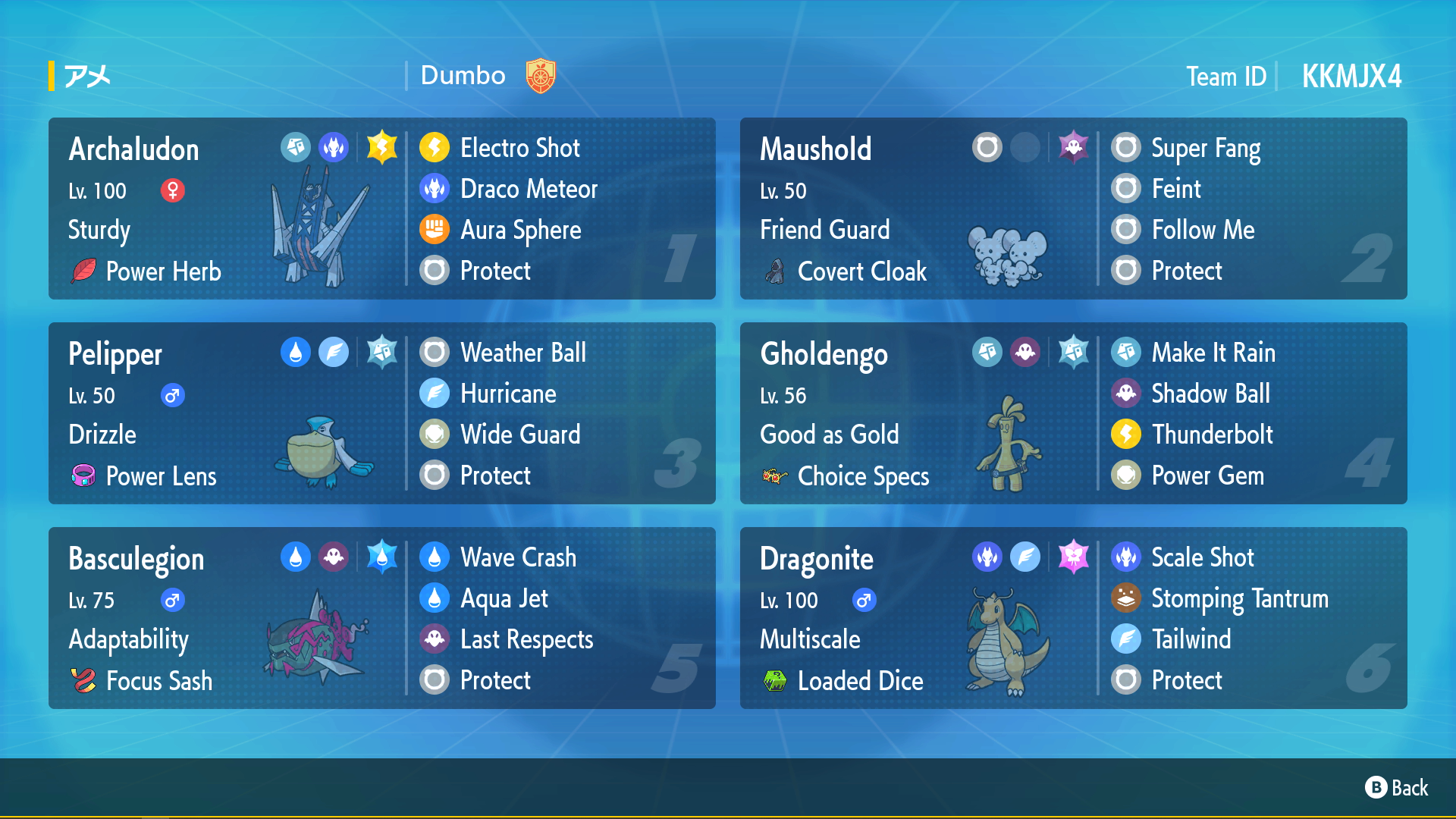Select the Archaludon team card
Image resolution: width=1456 pixels, height=819 pixels.
[x=381, y=209]
